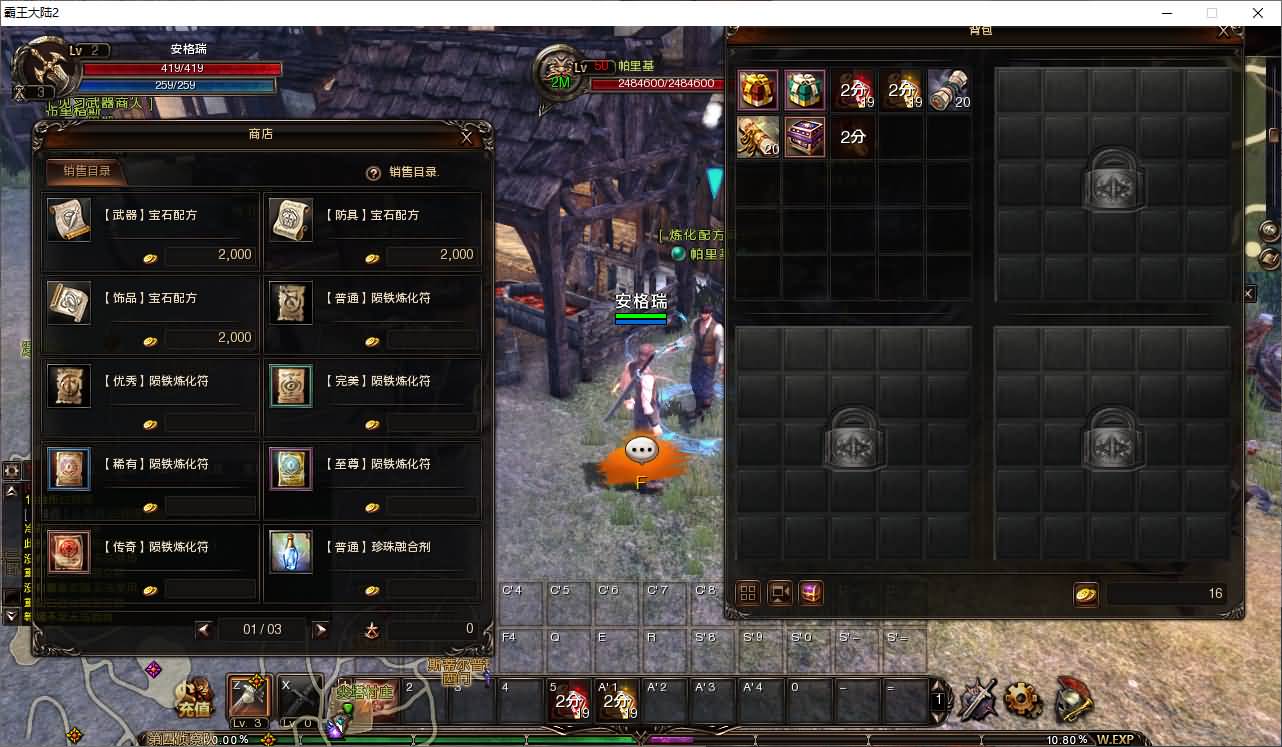This screenshot has width=1282, height=747.
Task: Switch to the 销售目录 tab in the shop
Action: pyautogui.click(x=85, y=170)
